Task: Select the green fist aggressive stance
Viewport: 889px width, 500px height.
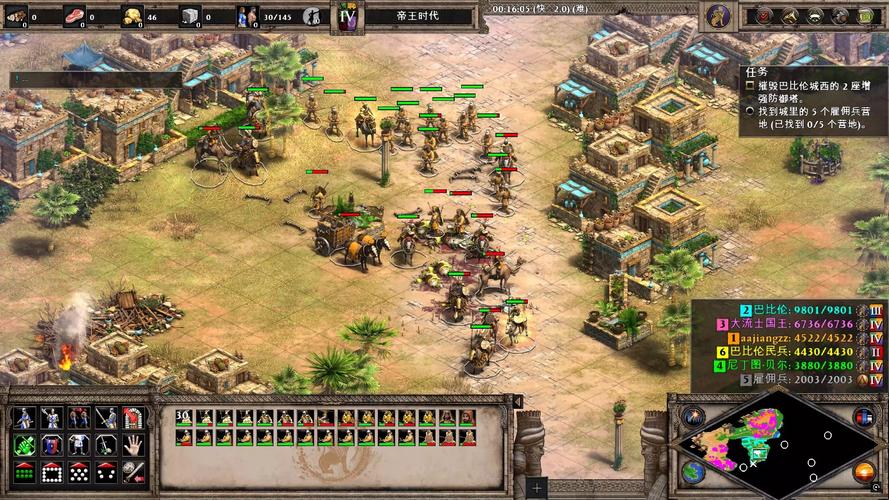Action: tap(23, 445)
